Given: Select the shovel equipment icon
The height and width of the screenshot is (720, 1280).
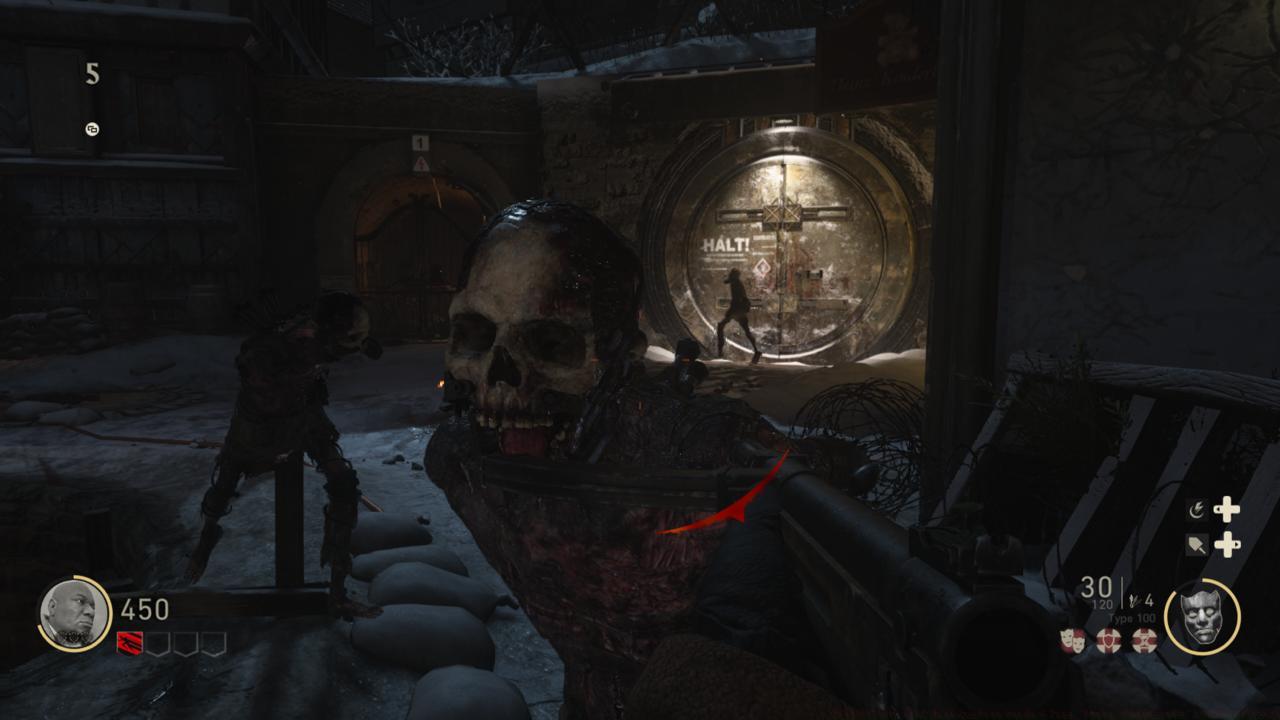Looking at the screenshot, I should [x=1196, y=545].
